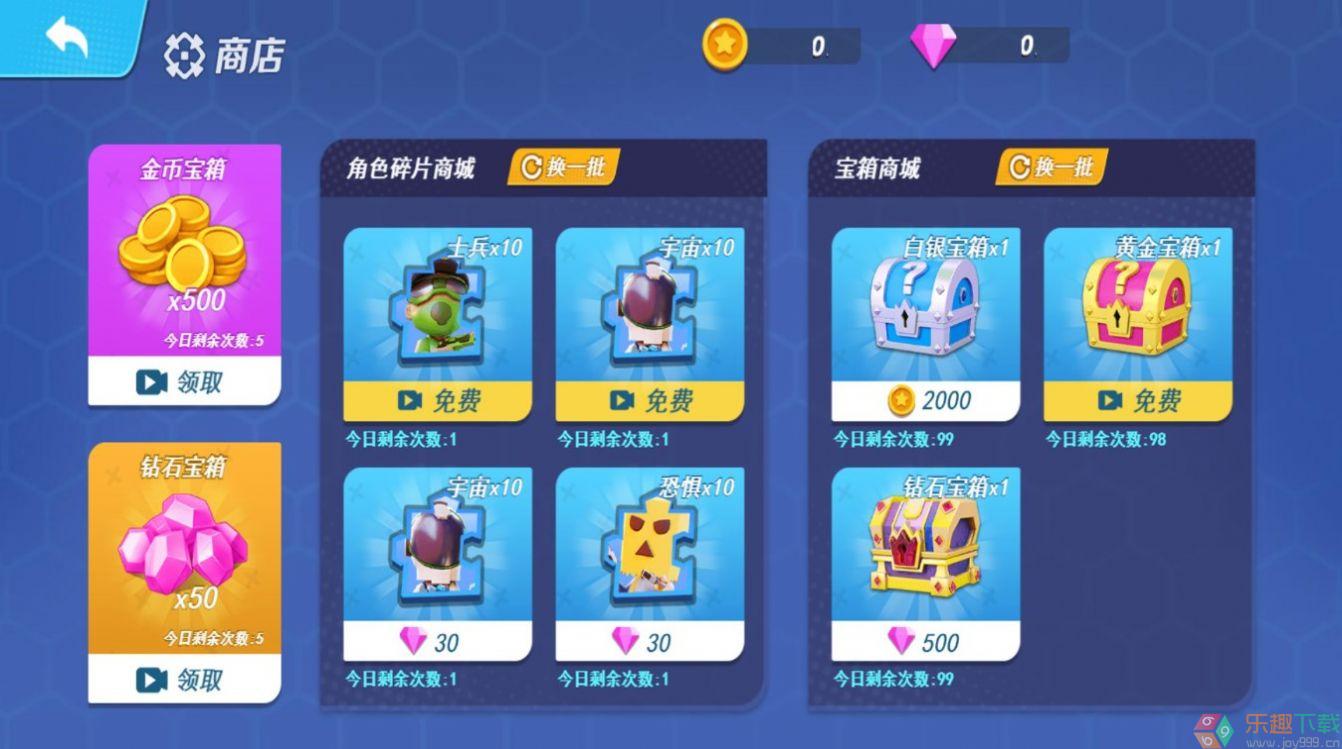
Task: Buy the 白银宝箱 for 2000 coins
Action: coord(926,401)
